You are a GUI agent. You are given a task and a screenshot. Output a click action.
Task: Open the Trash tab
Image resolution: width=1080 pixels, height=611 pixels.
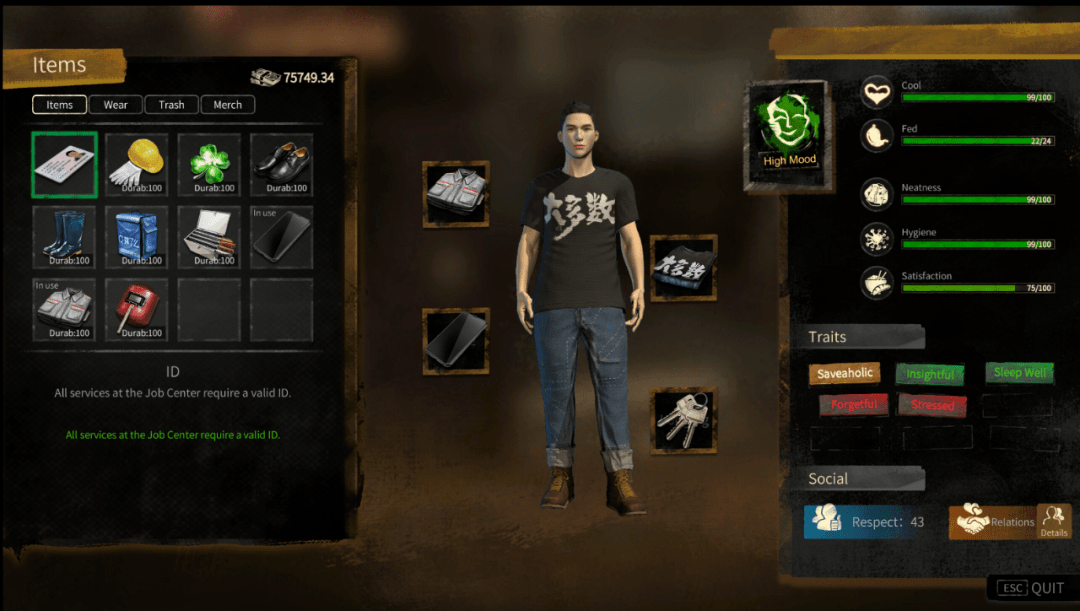coord(171,105)
